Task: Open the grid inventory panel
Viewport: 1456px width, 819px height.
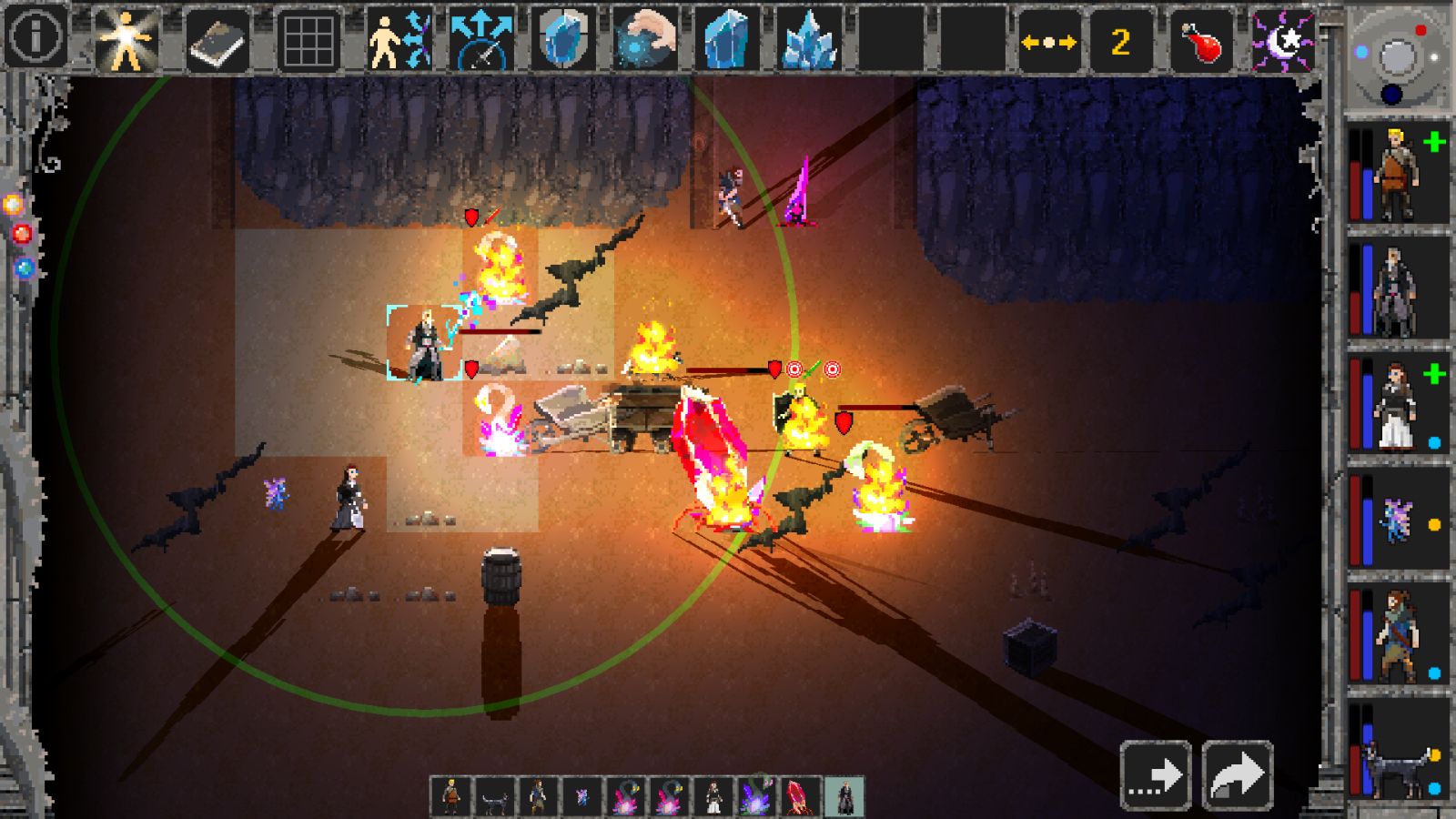Action: (x=308, y=40)
